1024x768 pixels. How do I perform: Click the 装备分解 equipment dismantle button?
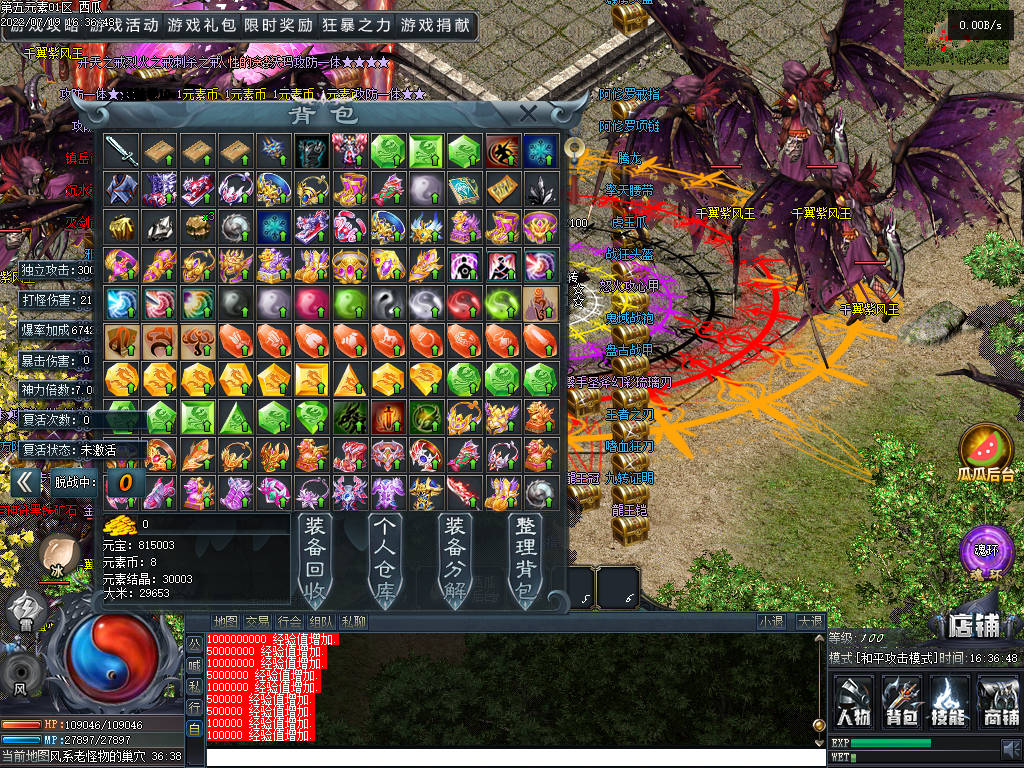click(x=456, y=559)
